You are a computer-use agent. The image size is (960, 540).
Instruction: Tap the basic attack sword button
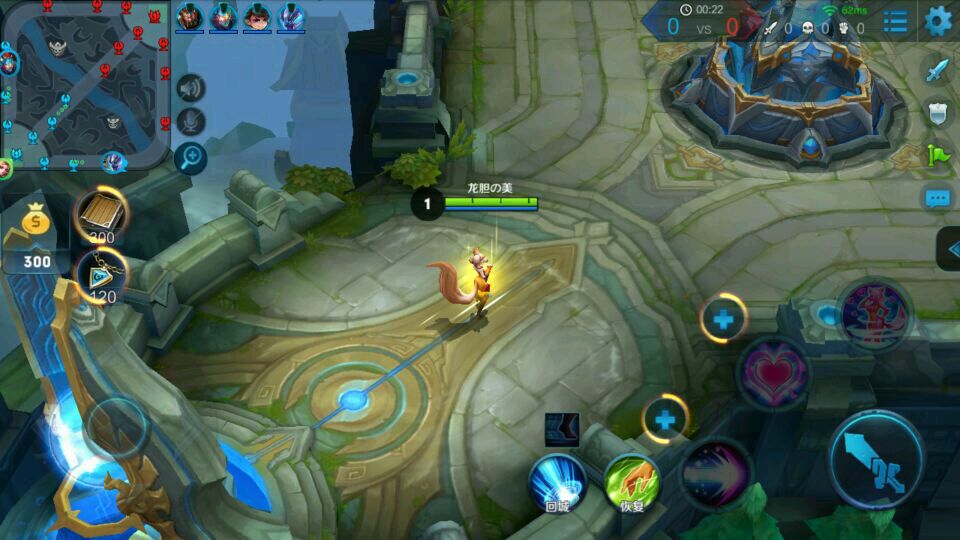point(876,460)
